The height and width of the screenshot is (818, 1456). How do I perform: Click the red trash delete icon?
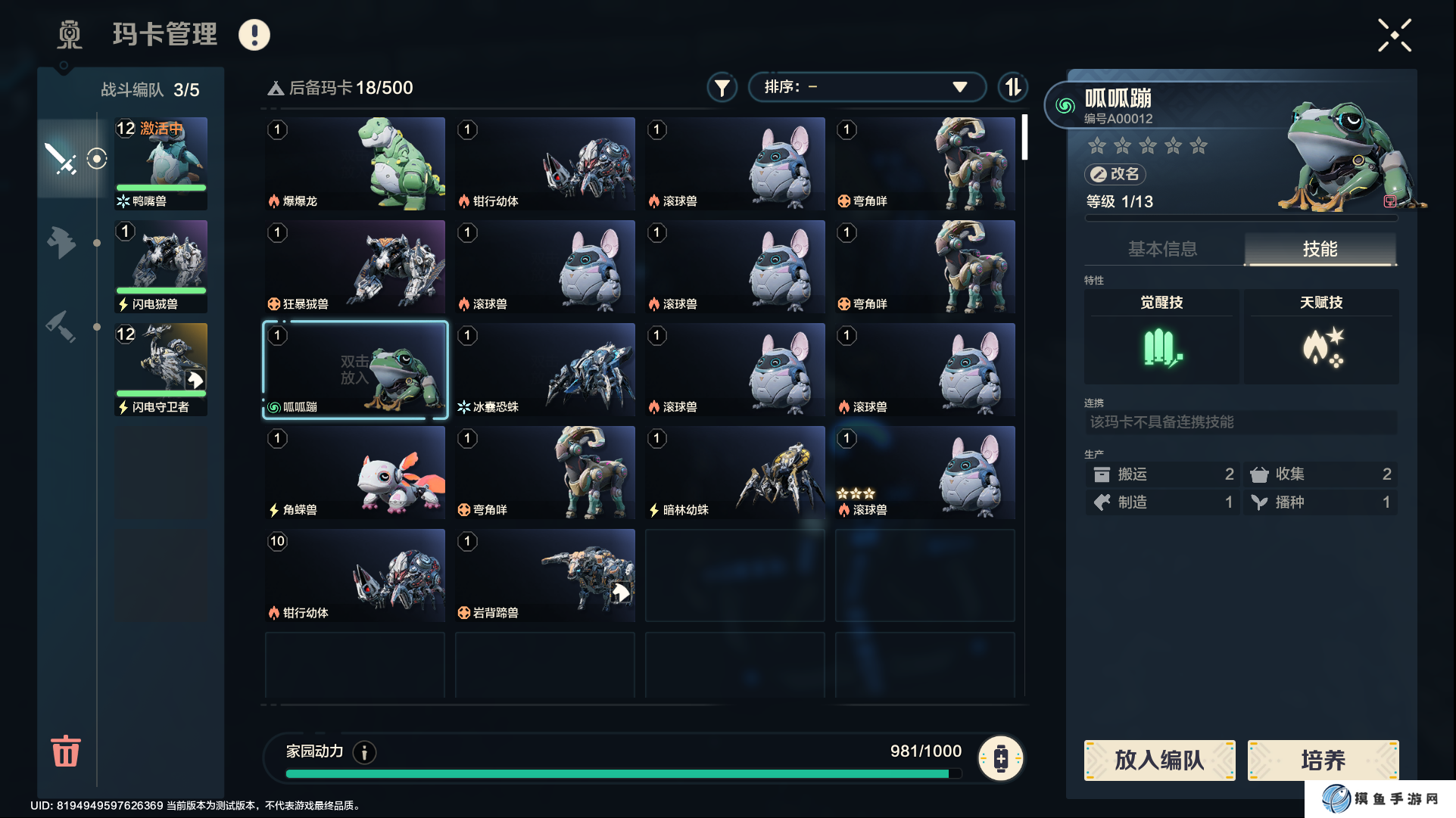coord(65,751)
